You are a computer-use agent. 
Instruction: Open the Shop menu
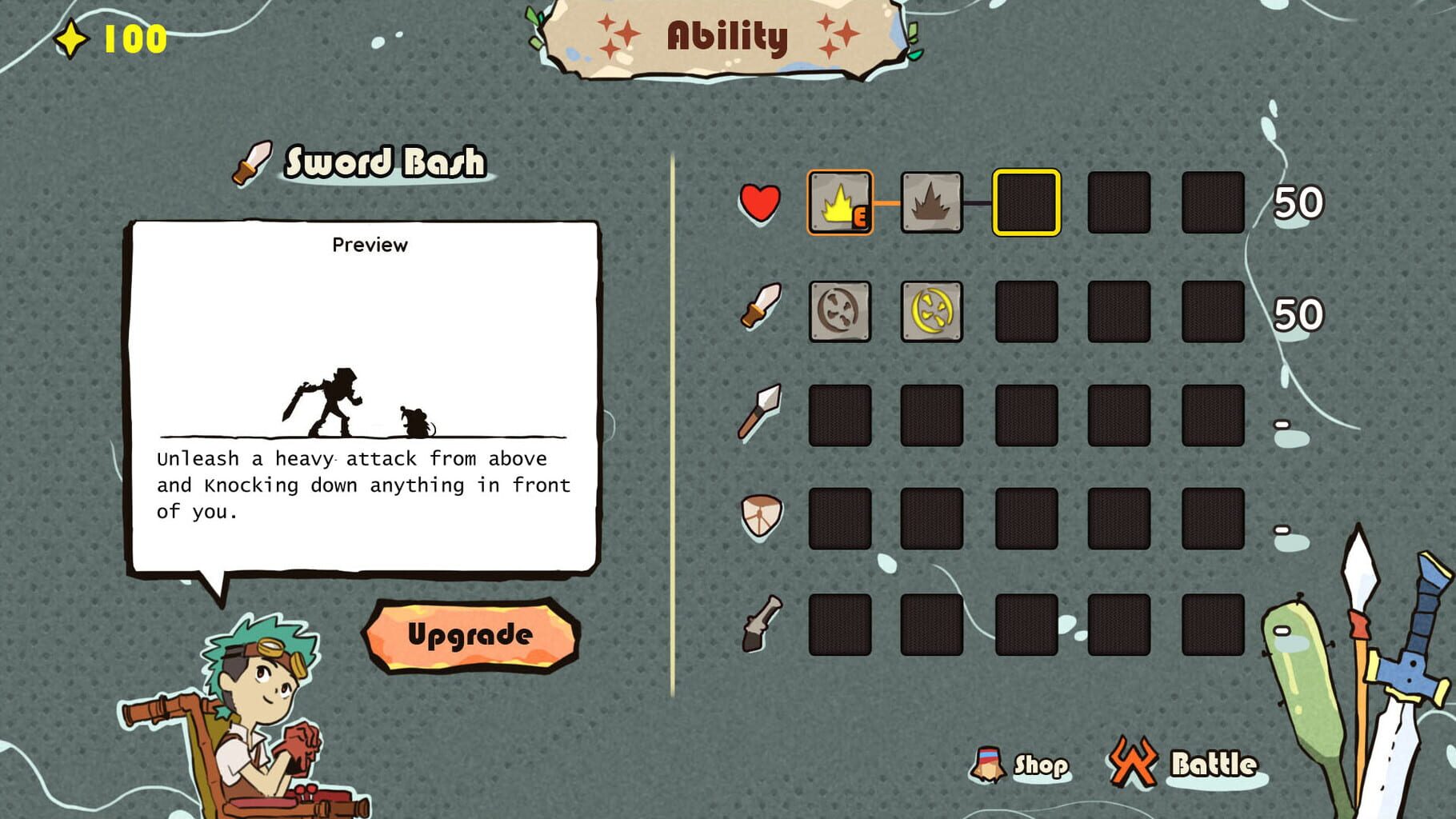coord(1024,764)
